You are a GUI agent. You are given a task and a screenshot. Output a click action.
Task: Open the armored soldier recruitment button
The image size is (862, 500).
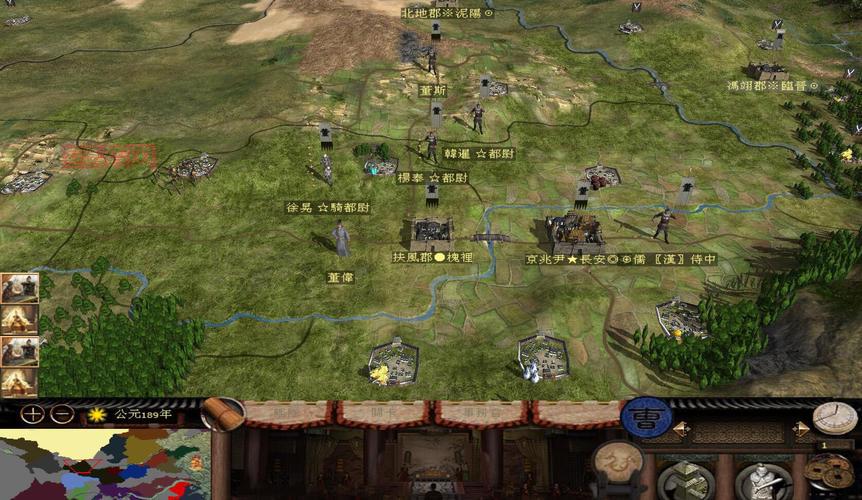(763, 481)
